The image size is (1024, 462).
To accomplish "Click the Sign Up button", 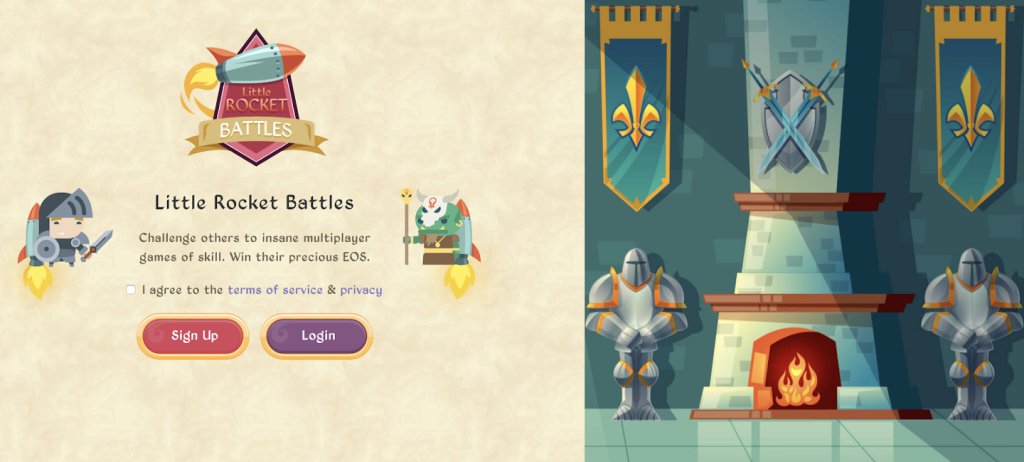I will pyautogui.click(x=193, y=336).
